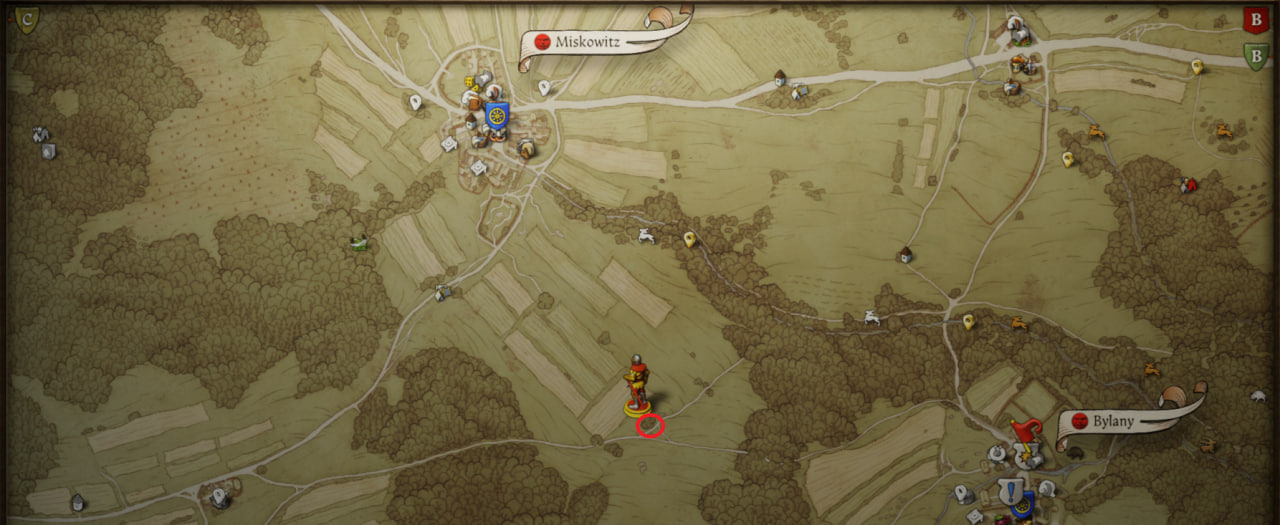Open the exclamation mark shield marker
Screen dimensions: 1280x525
click(1014, 491)
